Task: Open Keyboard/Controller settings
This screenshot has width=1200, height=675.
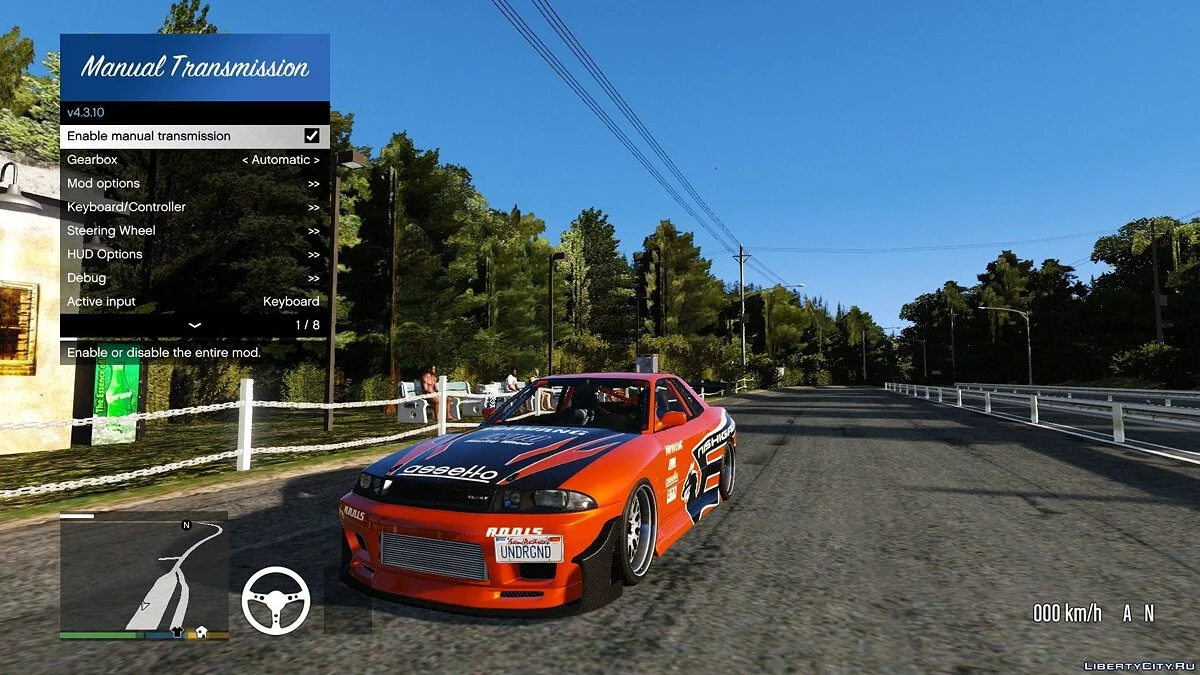Action: coord(194,207)
